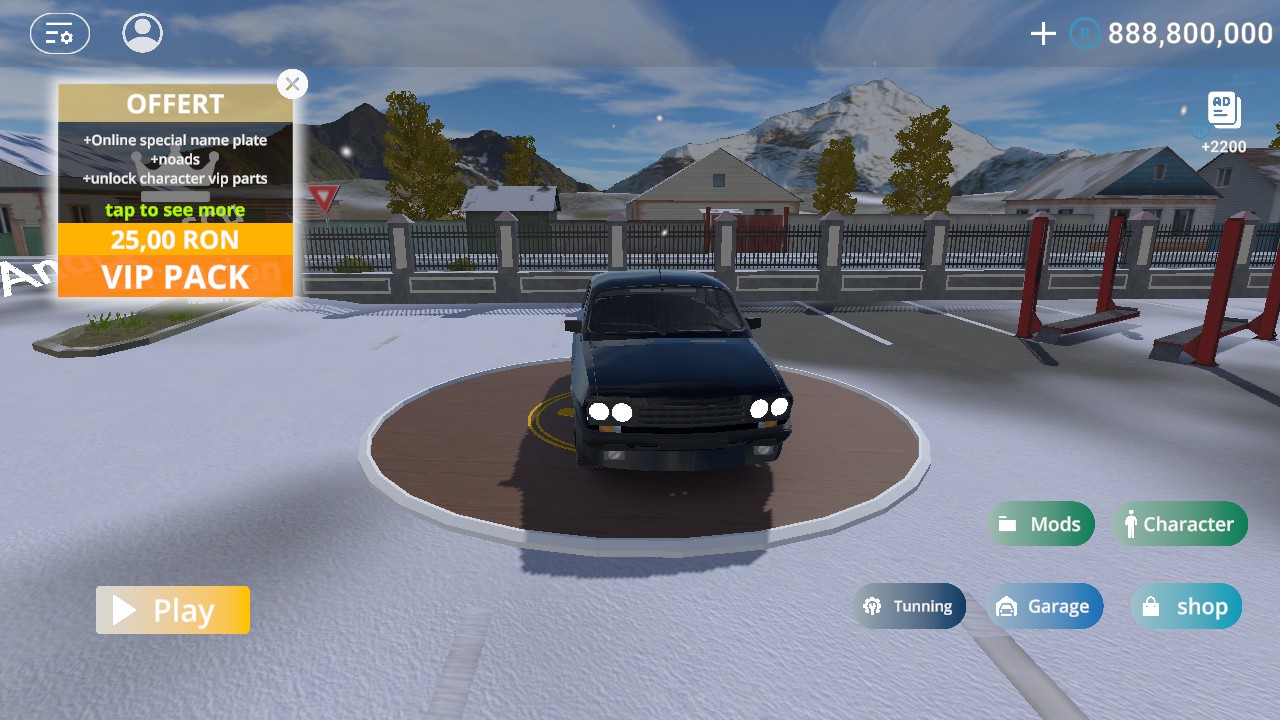Close the VIP offer popup
This screenshot has width=1280, height=720.
coord(292,84)
